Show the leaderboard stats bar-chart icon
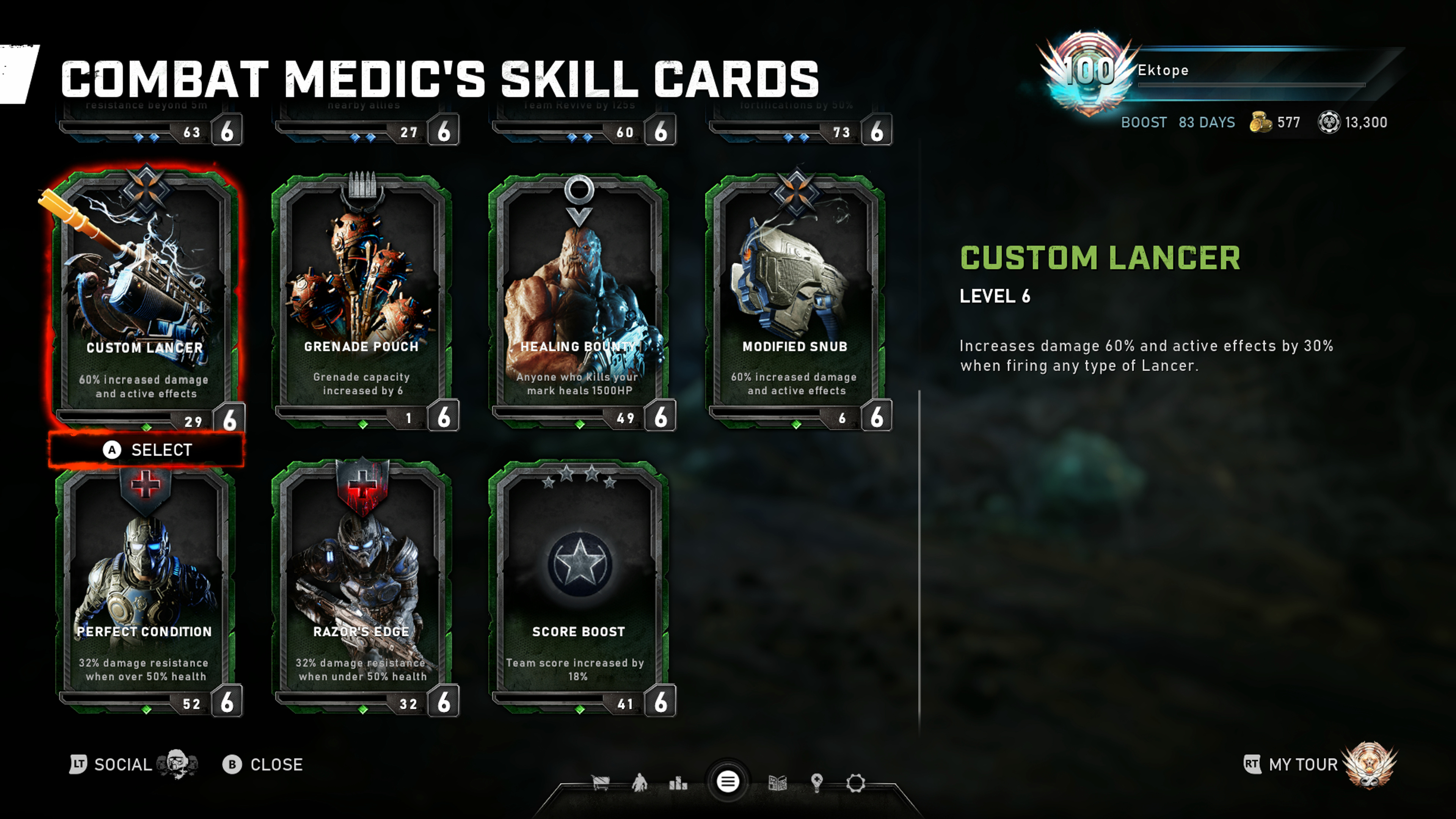Image resolution: width=1456 pixels, height=819 pixels. pyautogui.click(x=678, y=783)
